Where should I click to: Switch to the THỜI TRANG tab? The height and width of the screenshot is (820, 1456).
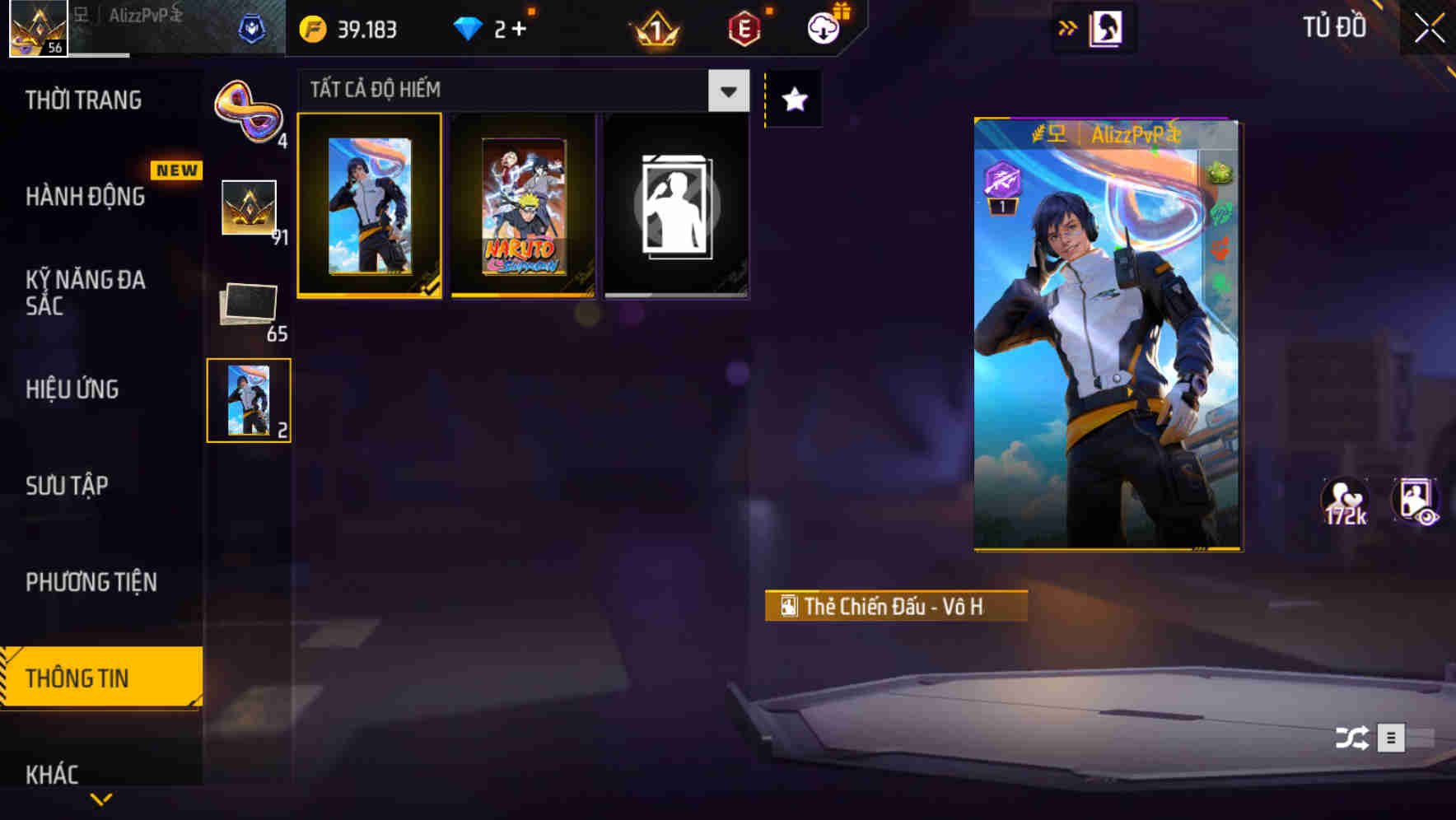[x=82, y=100]
